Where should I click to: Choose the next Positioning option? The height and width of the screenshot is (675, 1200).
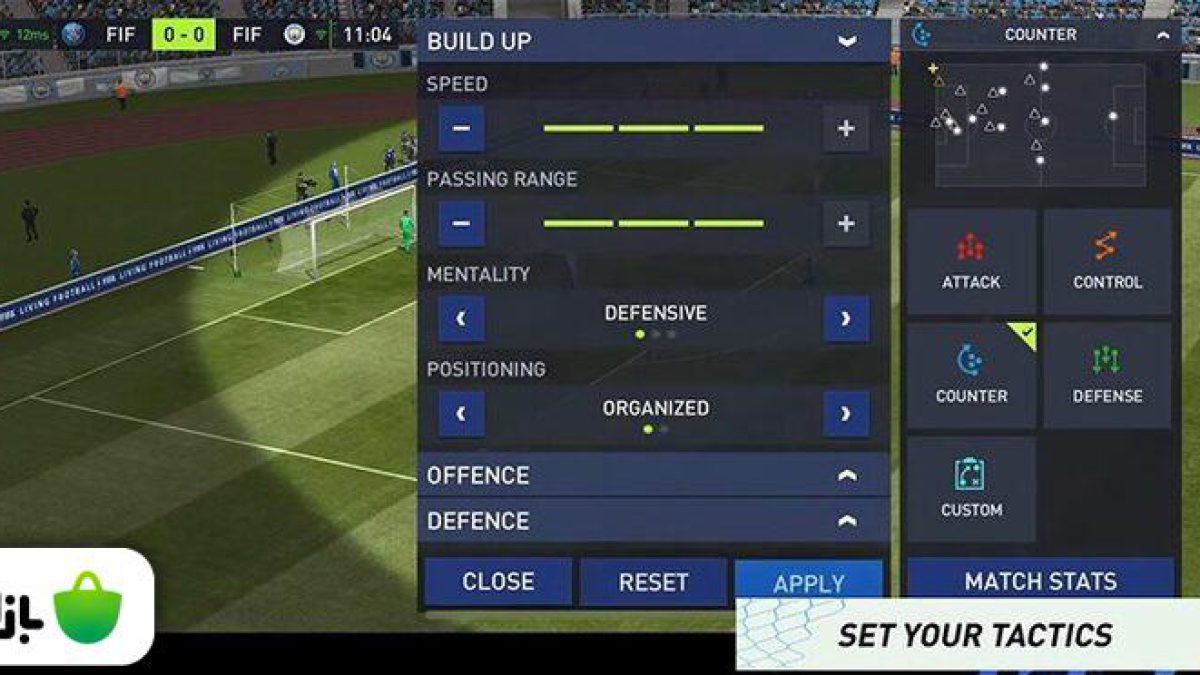tap(846, 414)
